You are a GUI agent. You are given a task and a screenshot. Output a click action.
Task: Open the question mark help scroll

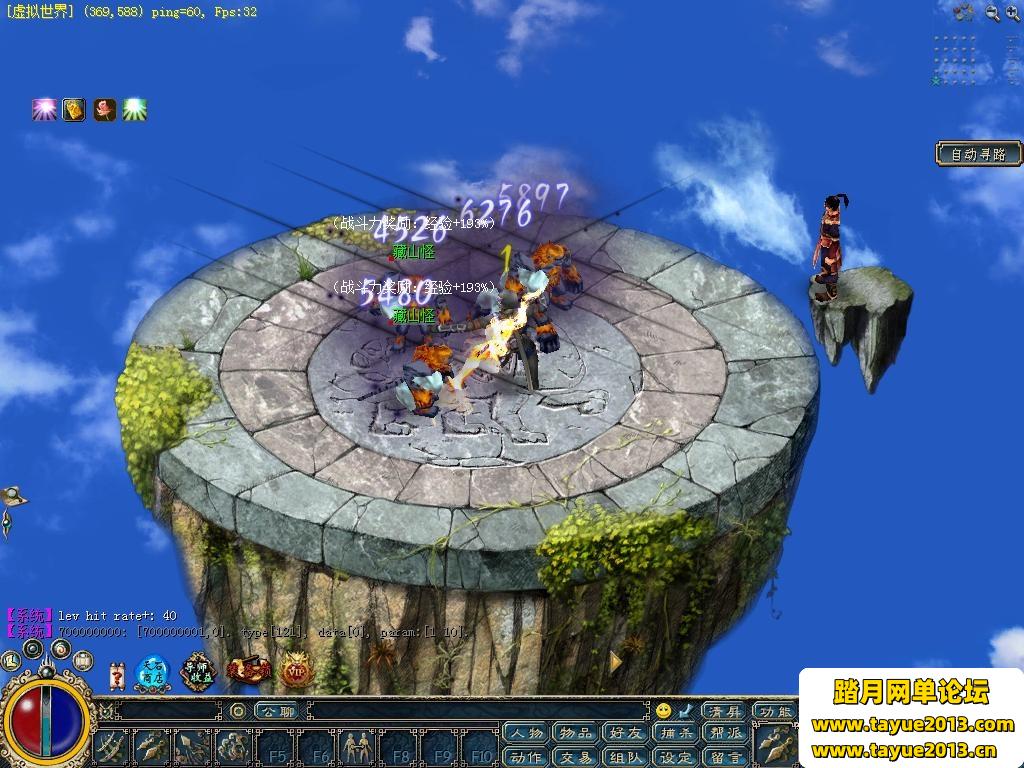[x=117, y=675]
